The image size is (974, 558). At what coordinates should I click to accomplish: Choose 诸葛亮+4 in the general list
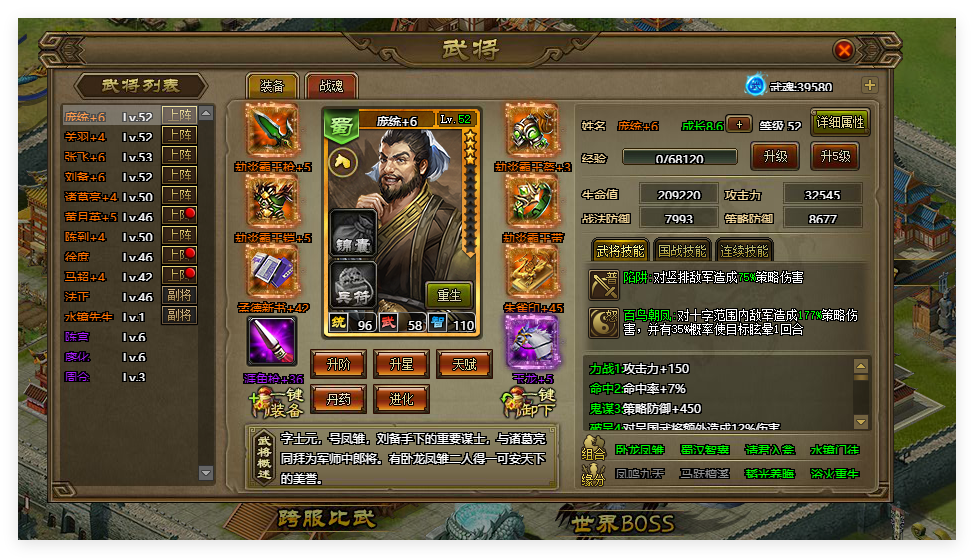[92, 197]
